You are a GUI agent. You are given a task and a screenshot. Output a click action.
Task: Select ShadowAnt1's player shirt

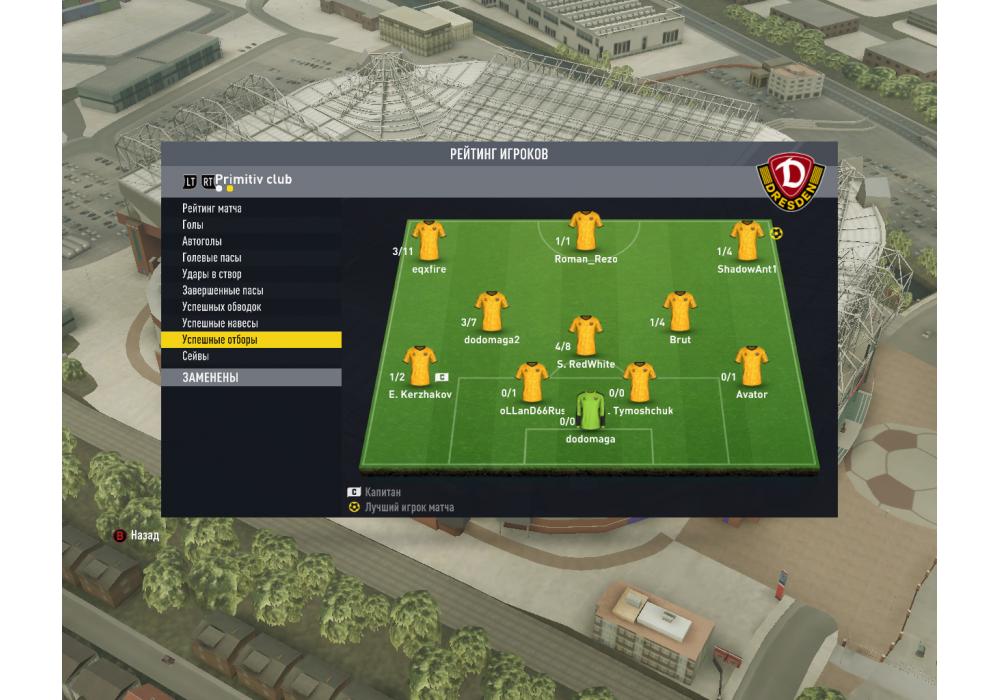point(743,240)
